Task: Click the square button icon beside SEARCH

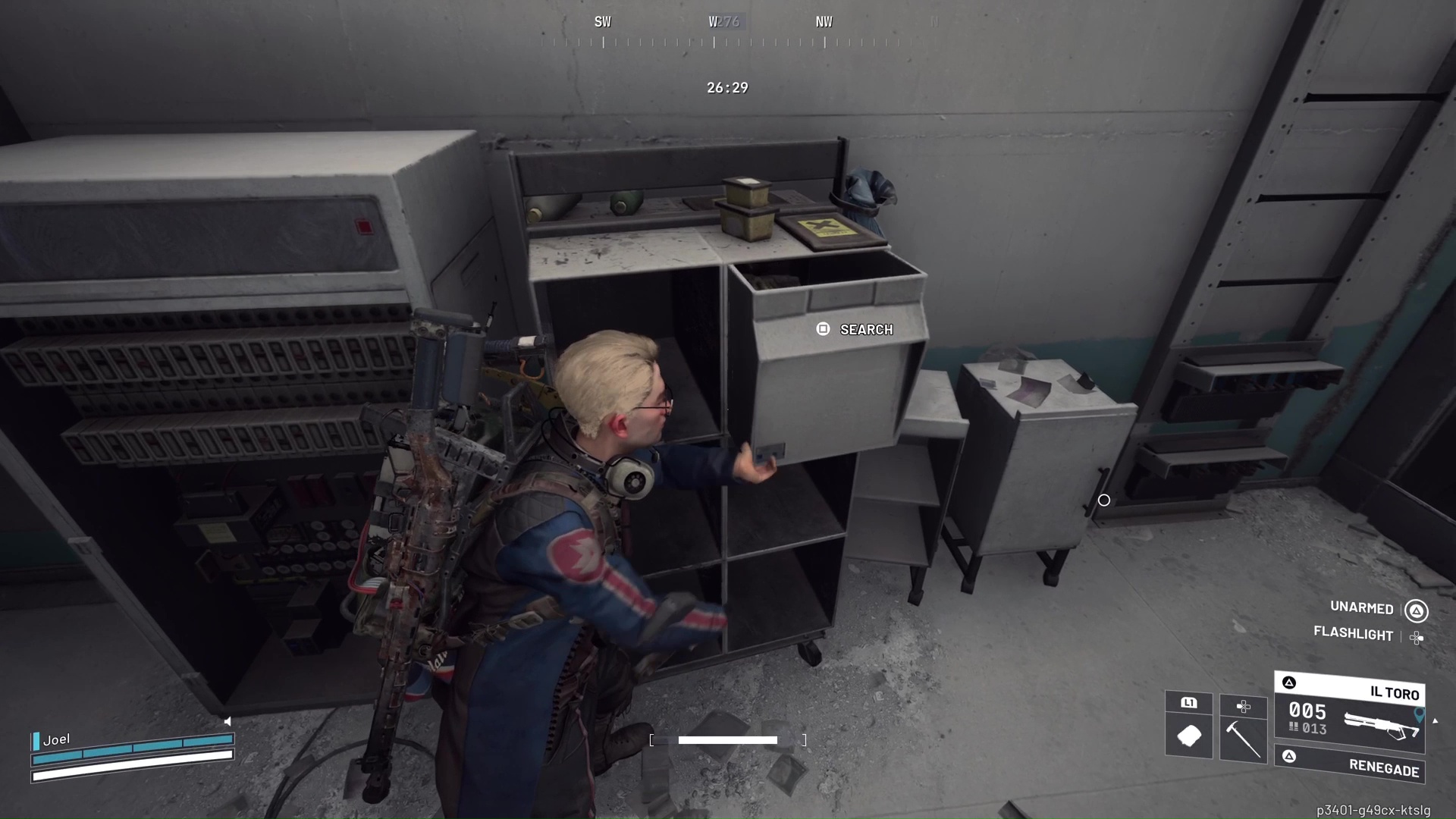Action: [823, 329]
